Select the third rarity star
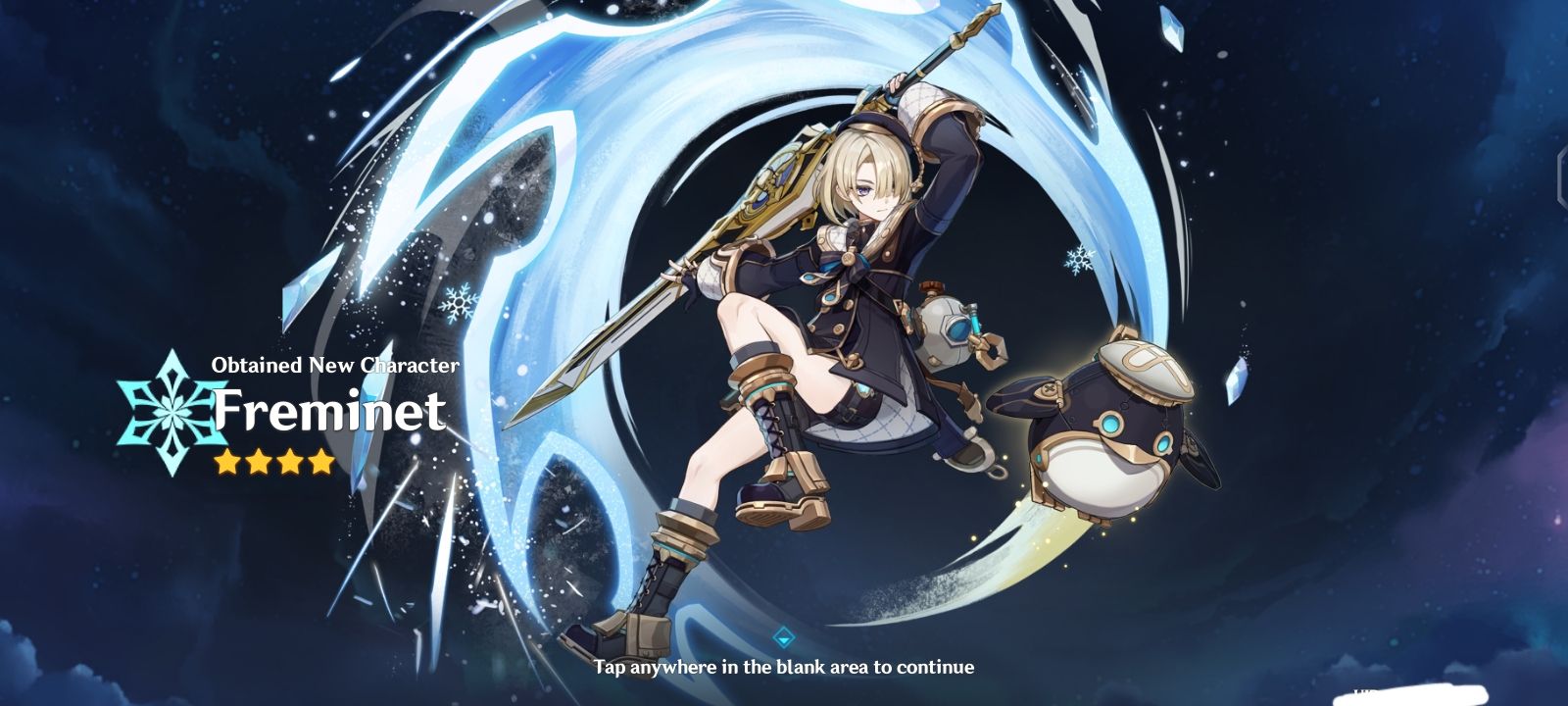This screenshot has width=1568, height=706. click(x=290, y=459)
